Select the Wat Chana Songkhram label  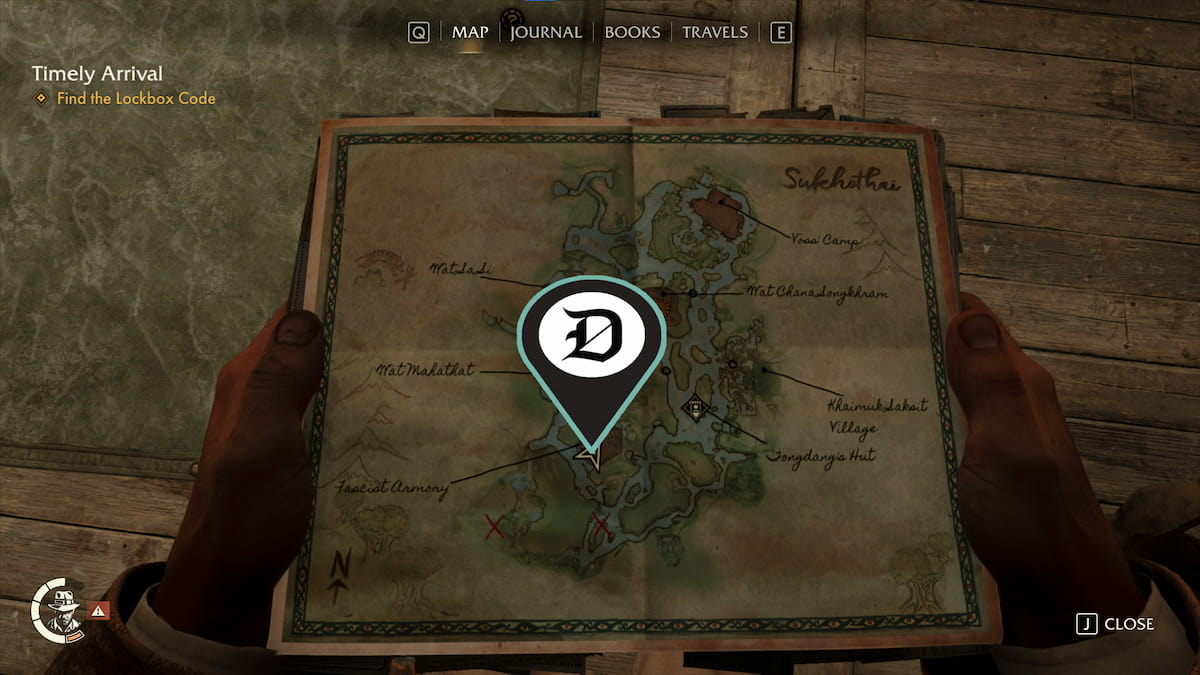[x=818, y=293]
